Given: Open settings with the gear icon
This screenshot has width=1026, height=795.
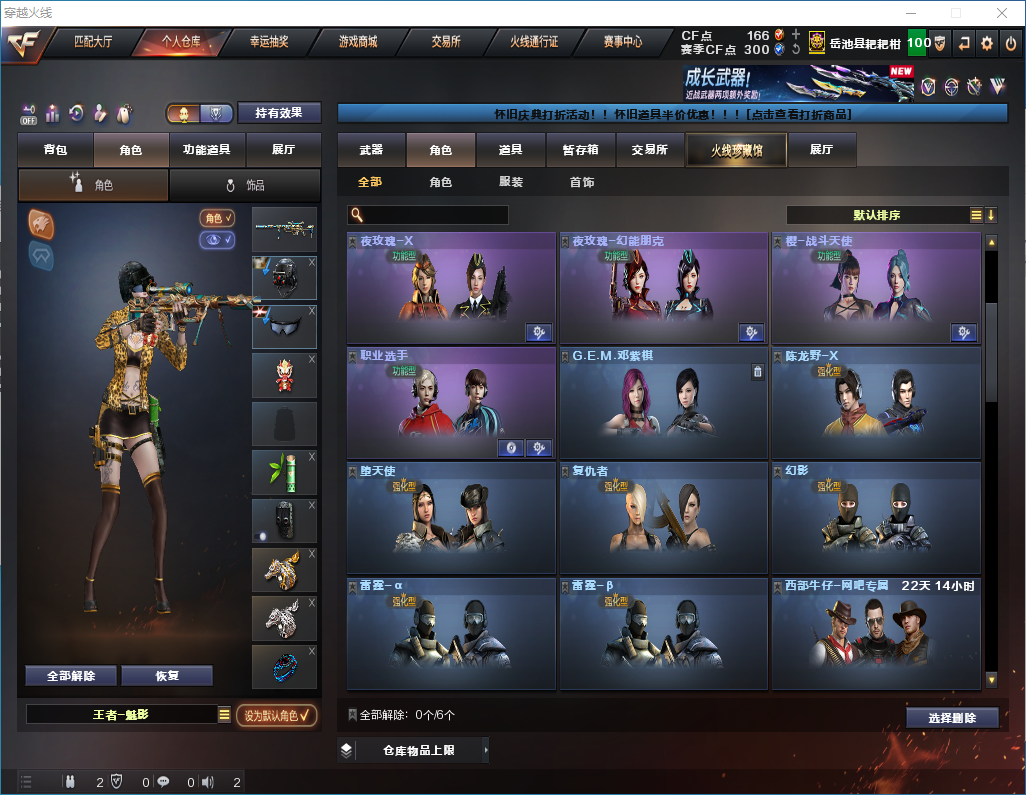Looking at the screenshot, I should (x=987, y=43).
